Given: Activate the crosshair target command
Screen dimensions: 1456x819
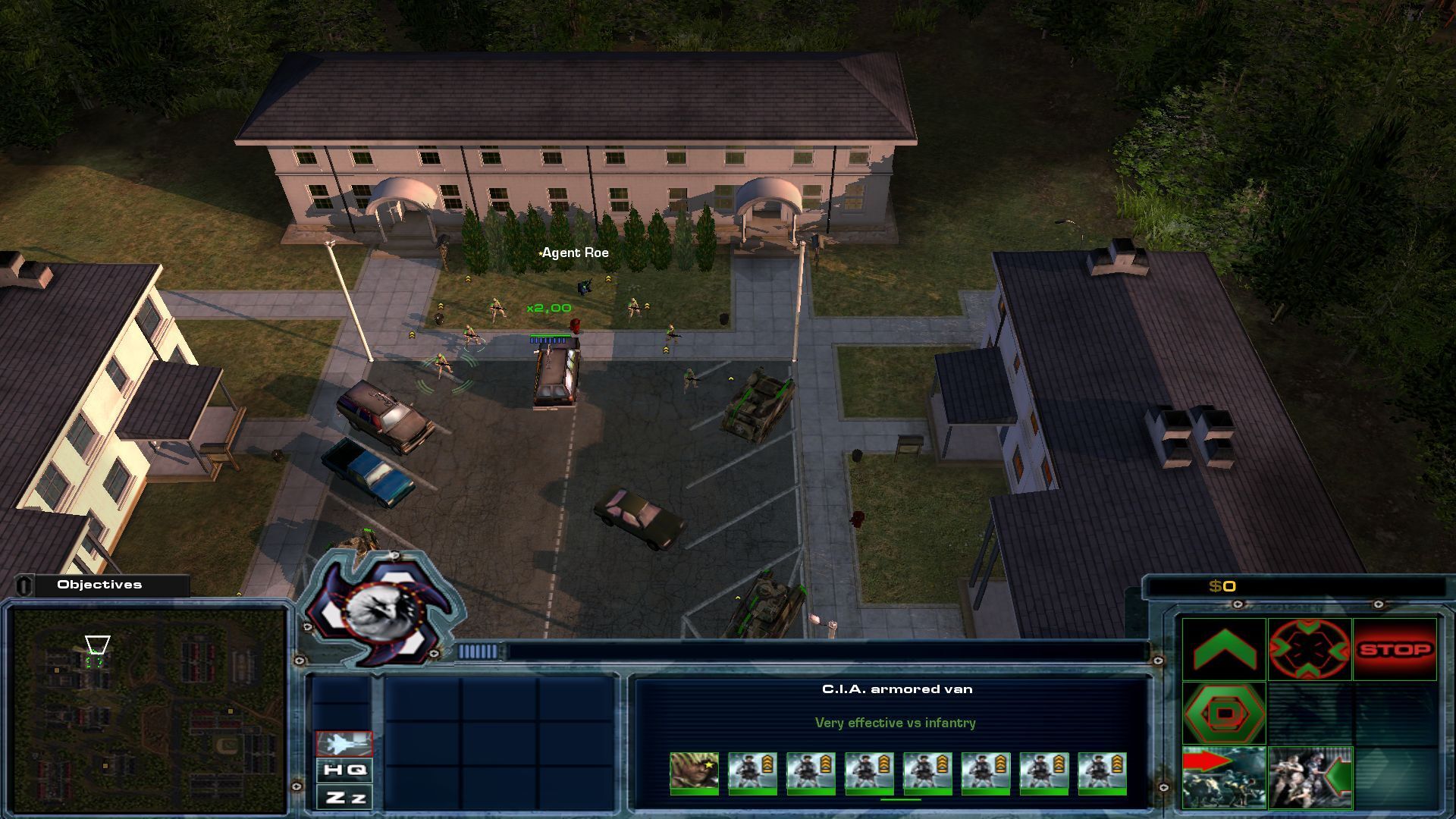Looking at the screenshot, I should pyautogui.click(x=1310, y=649).
